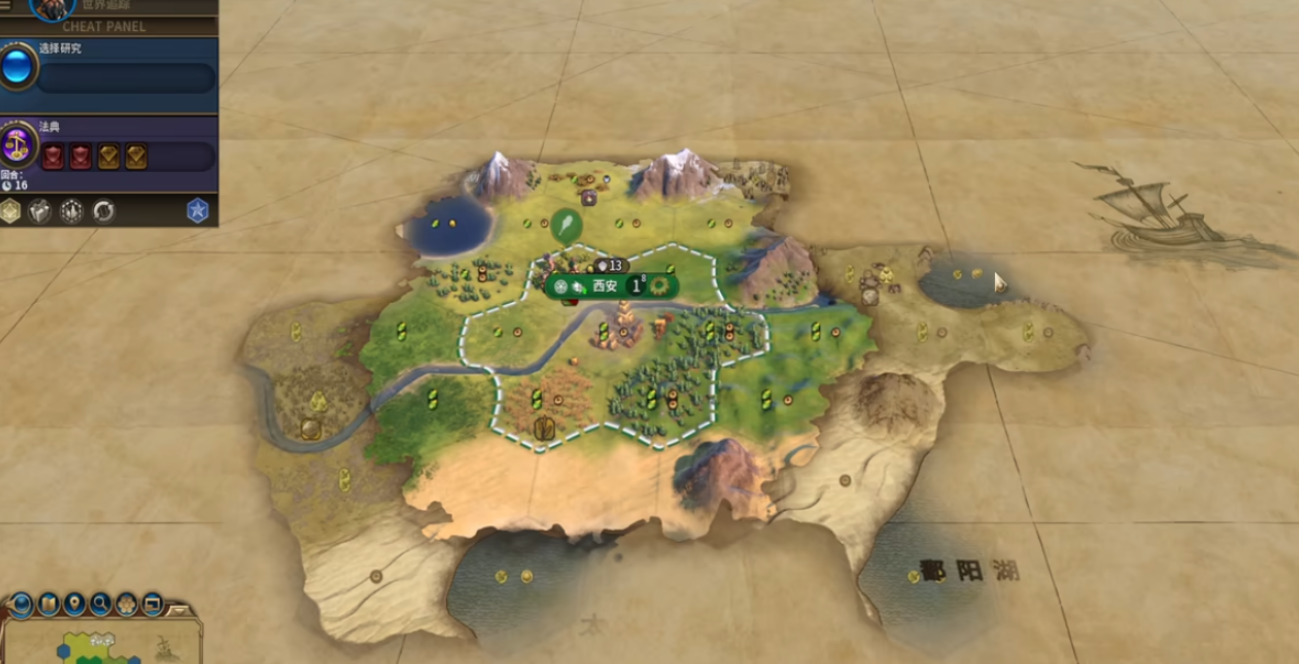Choose research via the blue science orb
This screenshot has width=1299, height=664.
[x=17, y=68]
